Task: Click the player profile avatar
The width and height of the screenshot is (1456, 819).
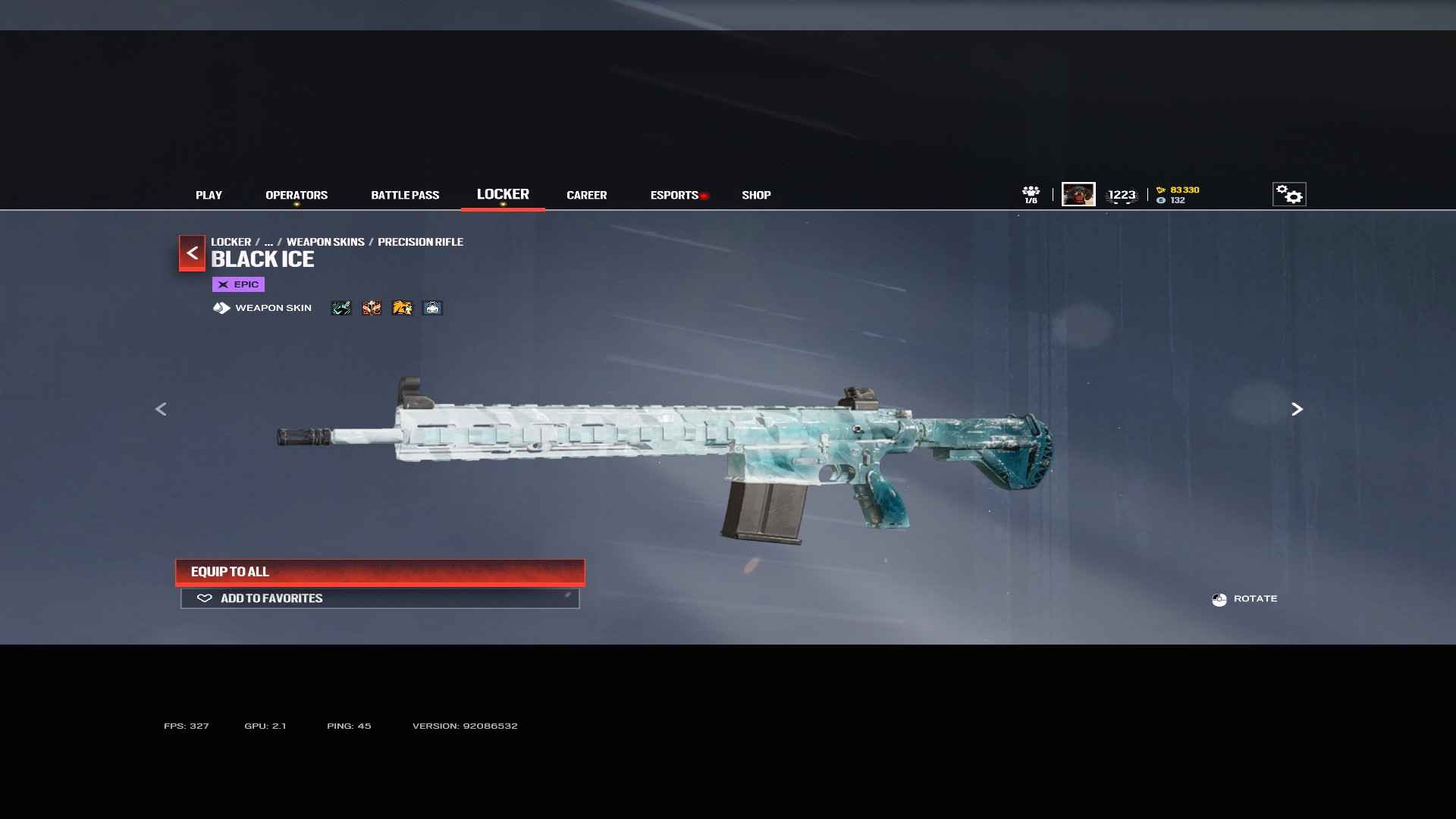Action: coord(1078,194)
